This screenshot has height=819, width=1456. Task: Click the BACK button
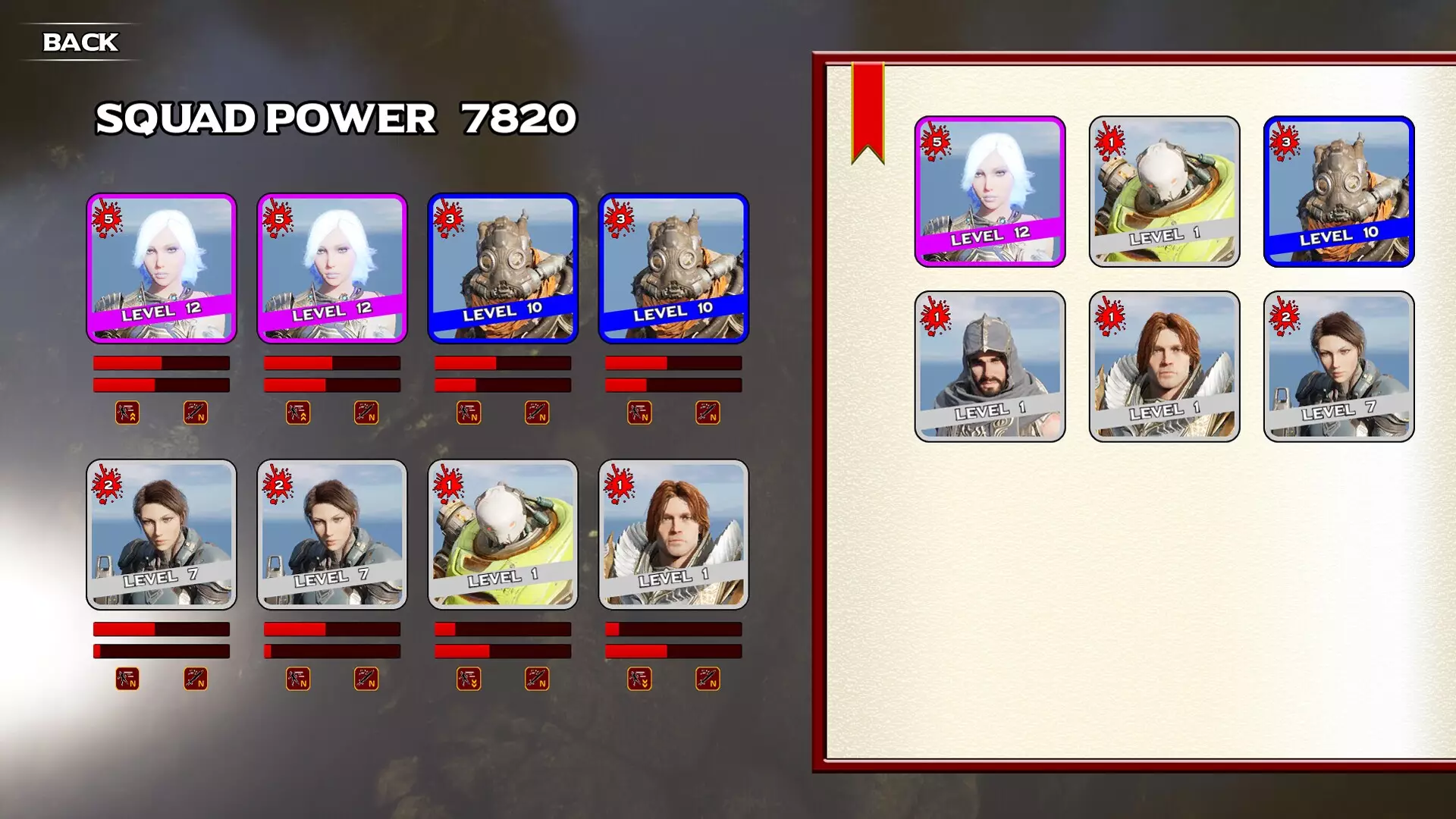(80, 42)
